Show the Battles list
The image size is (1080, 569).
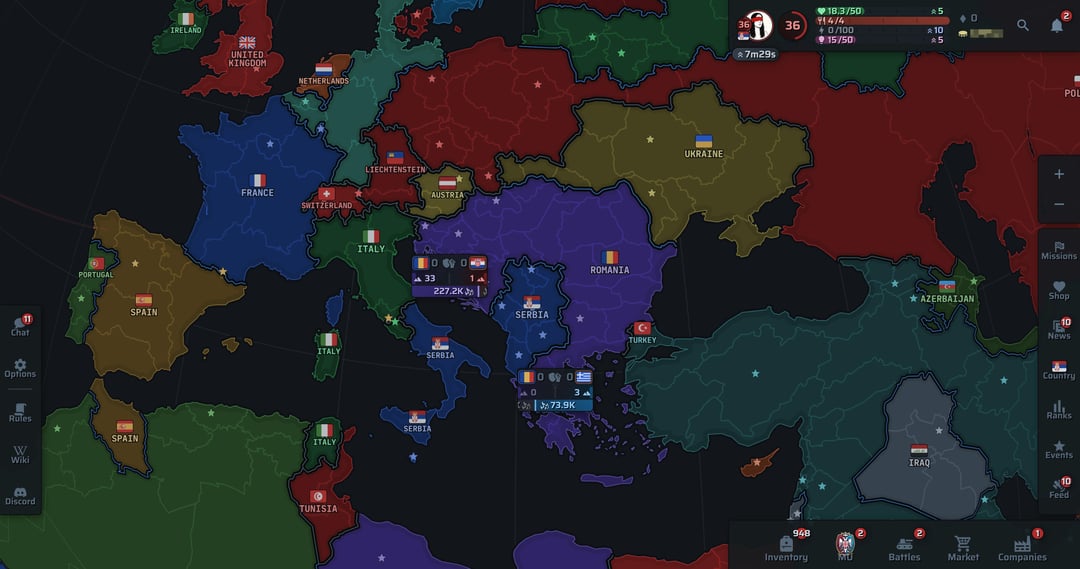pos(905,547)
